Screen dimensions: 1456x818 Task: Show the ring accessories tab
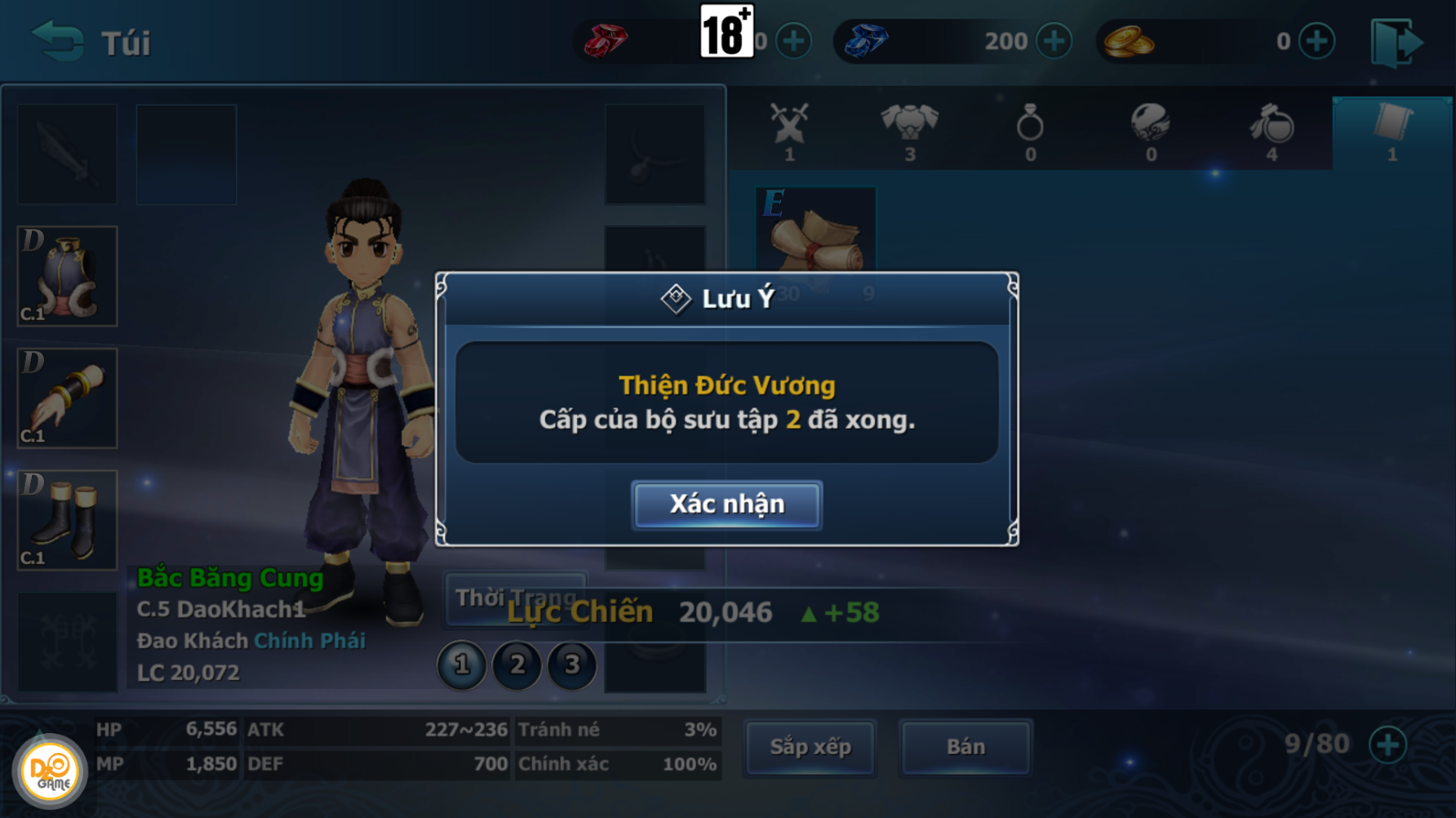[x=1030, y=131]
